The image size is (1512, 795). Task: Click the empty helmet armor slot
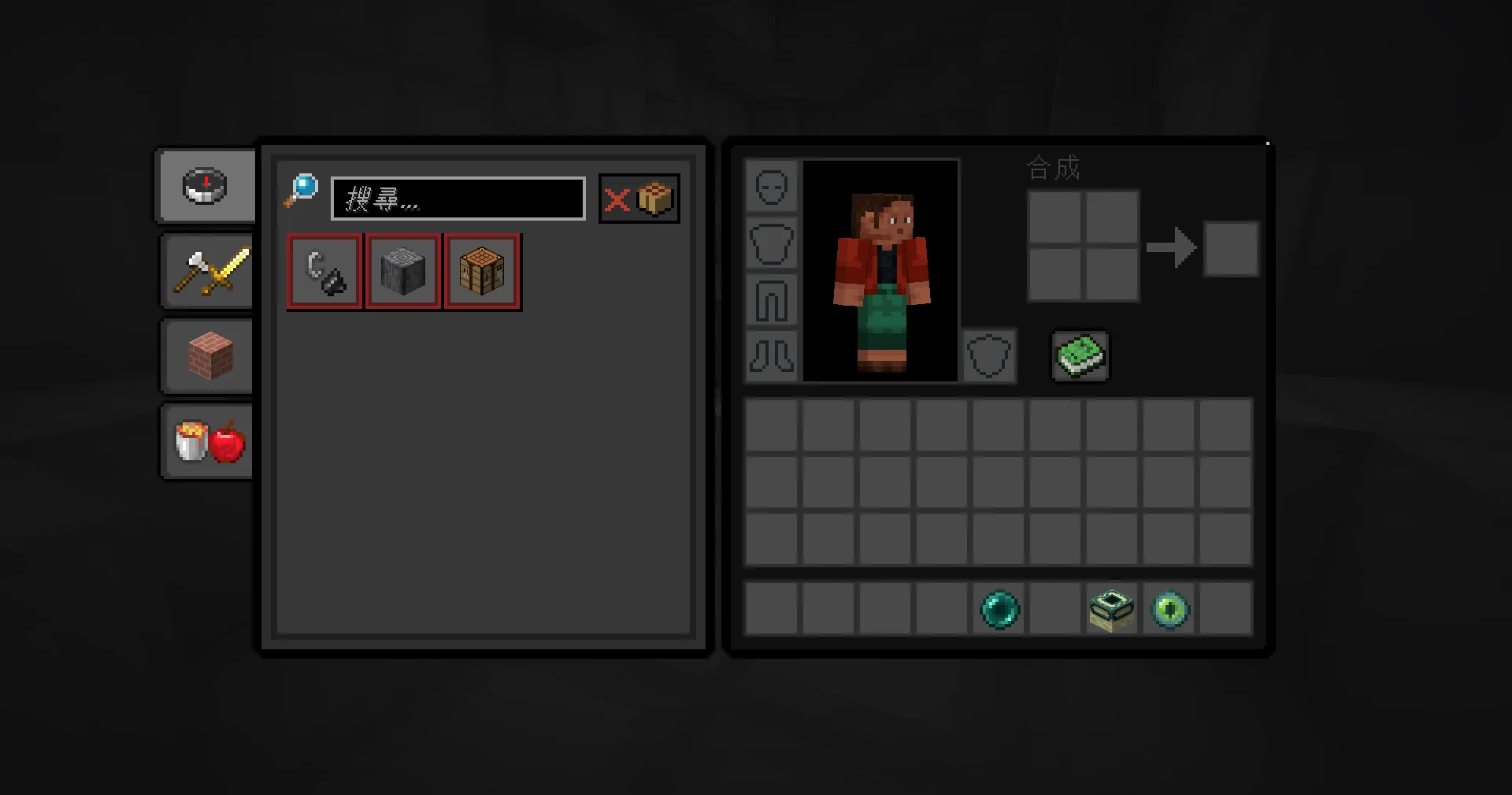tap(772, 187)
